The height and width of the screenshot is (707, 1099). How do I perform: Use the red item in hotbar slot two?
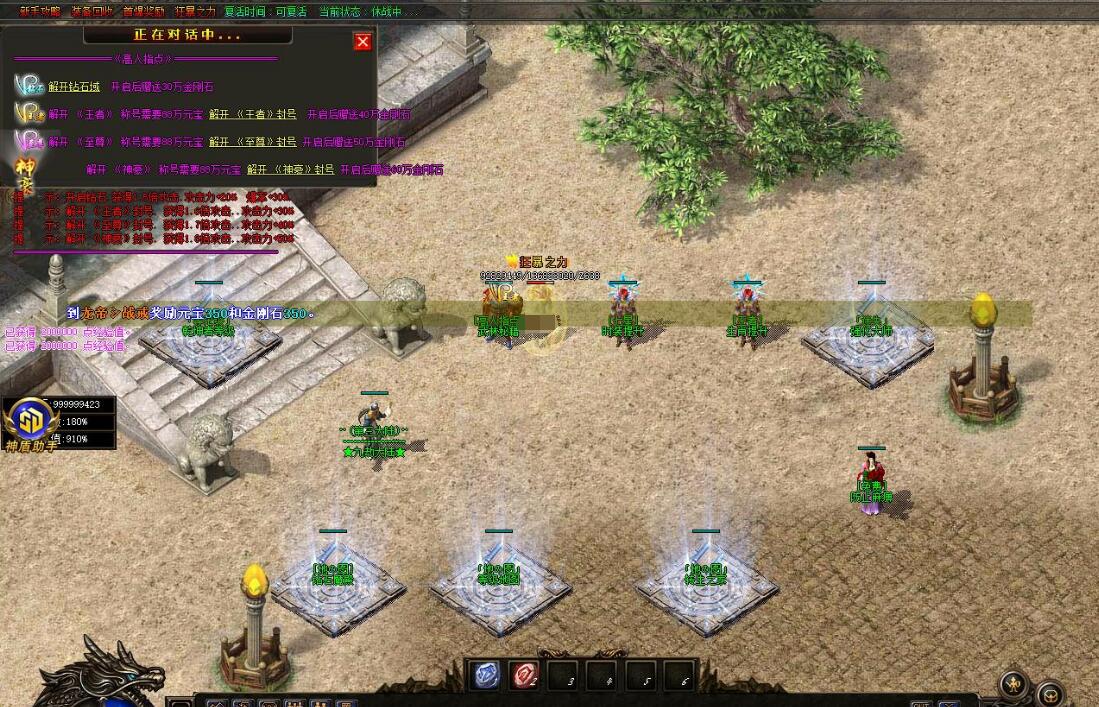tap(525, 677)
